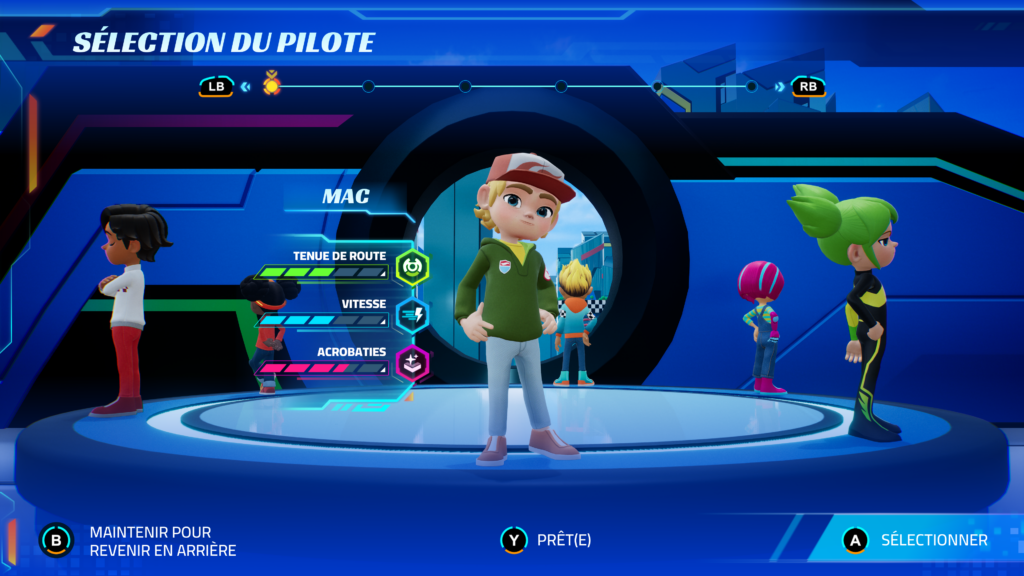Confirm with the Prêt(e) button
Screen dimensions: 1024x576
pos(546,540)
